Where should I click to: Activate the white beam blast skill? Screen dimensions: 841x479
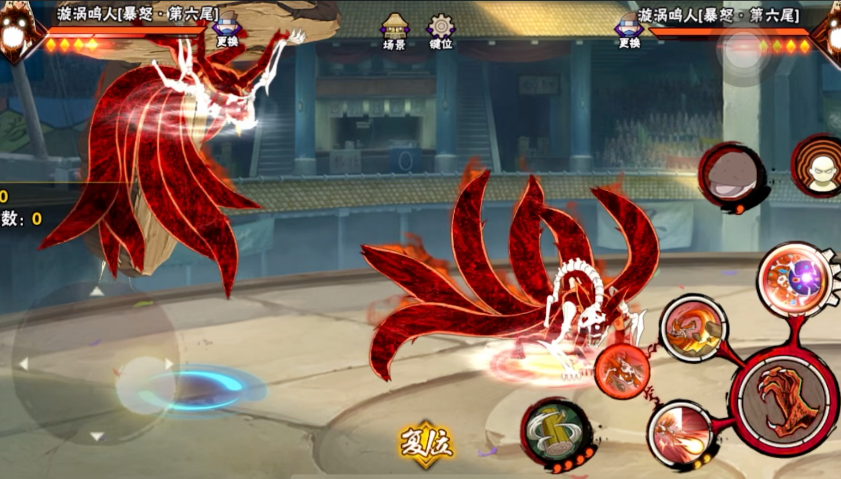coord(681,434)
